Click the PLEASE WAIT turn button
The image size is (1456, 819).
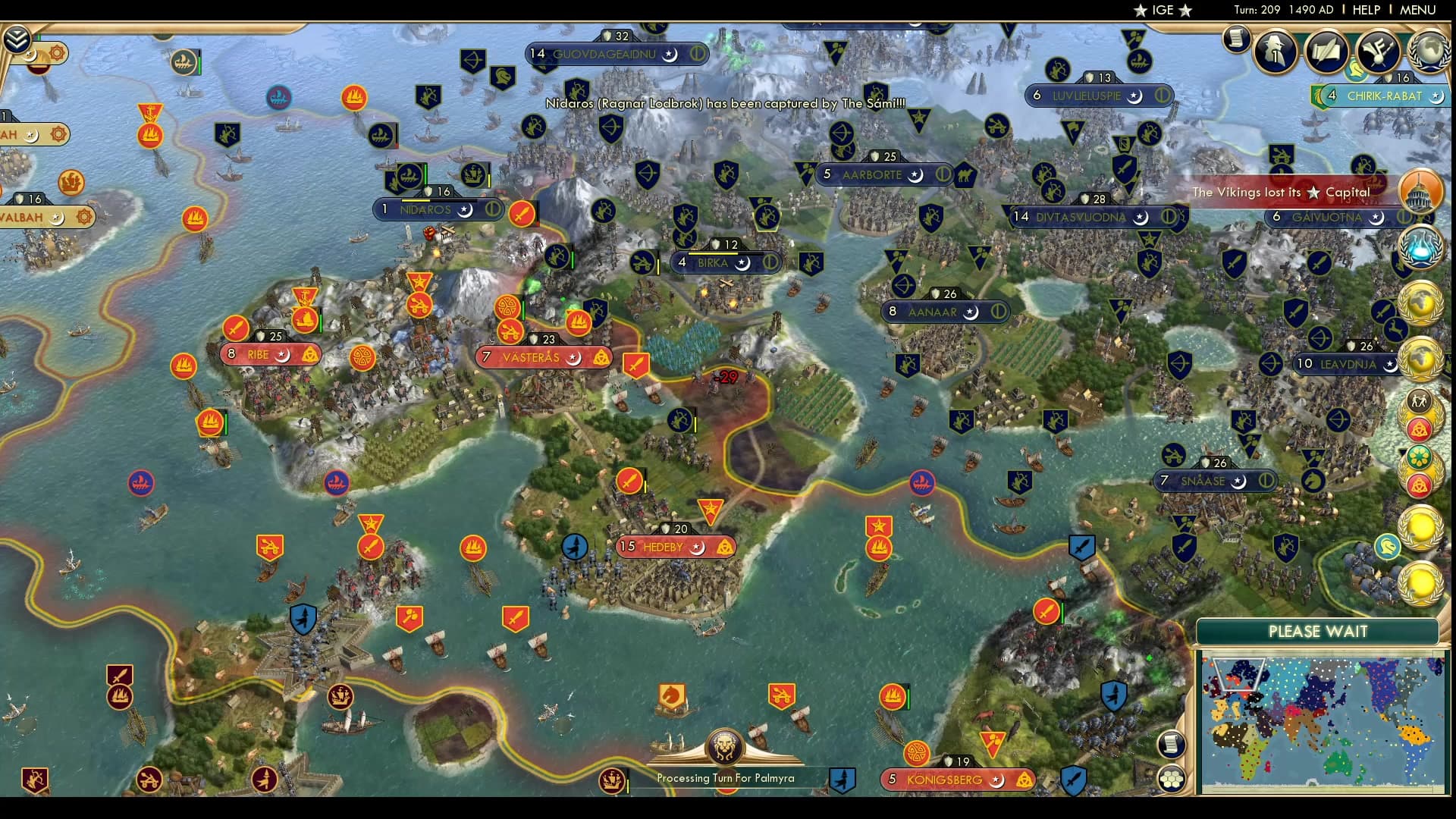[1317, 632]
